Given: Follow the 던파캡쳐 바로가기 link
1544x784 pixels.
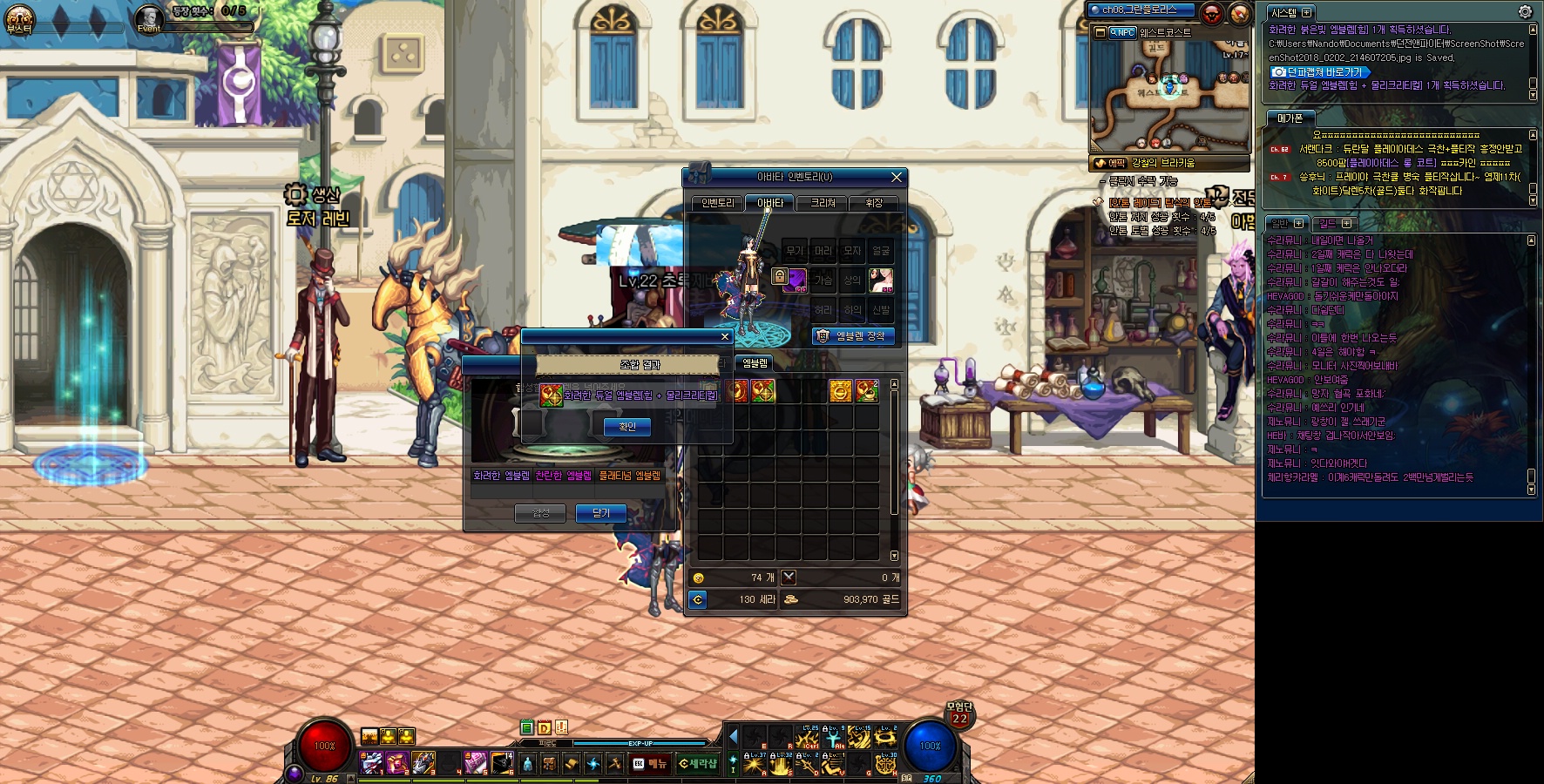Looking at the screenshot, I should pos(1319,71).
